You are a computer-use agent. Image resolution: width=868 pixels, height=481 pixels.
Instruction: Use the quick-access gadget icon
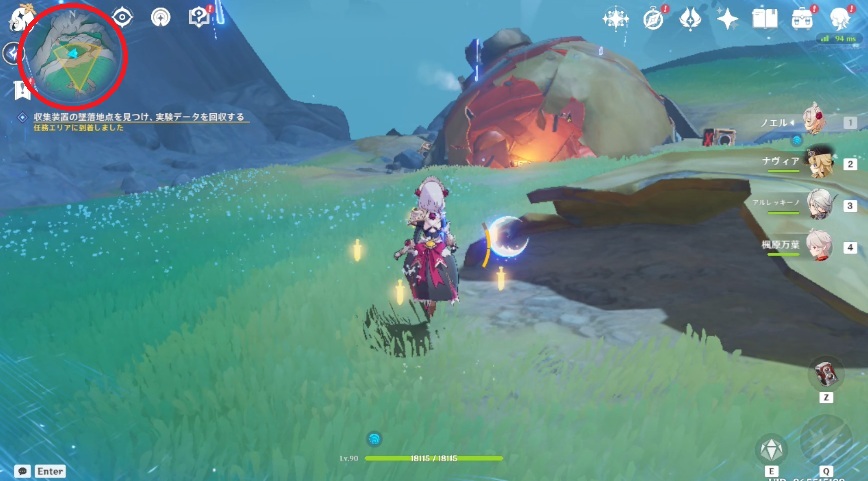click(x=826, y=373)
